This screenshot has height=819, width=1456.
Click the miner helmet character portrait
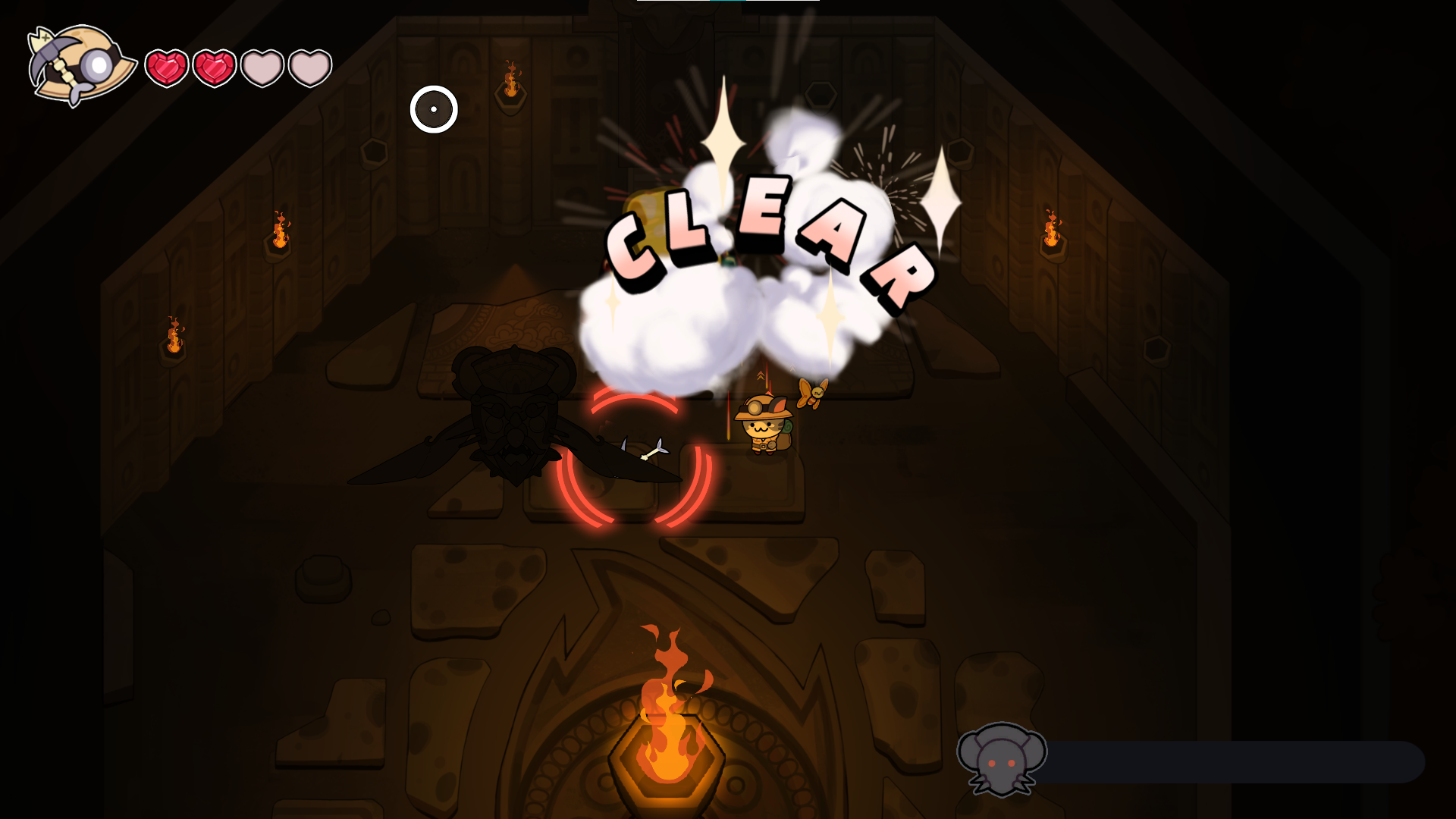tap(80, 64)
